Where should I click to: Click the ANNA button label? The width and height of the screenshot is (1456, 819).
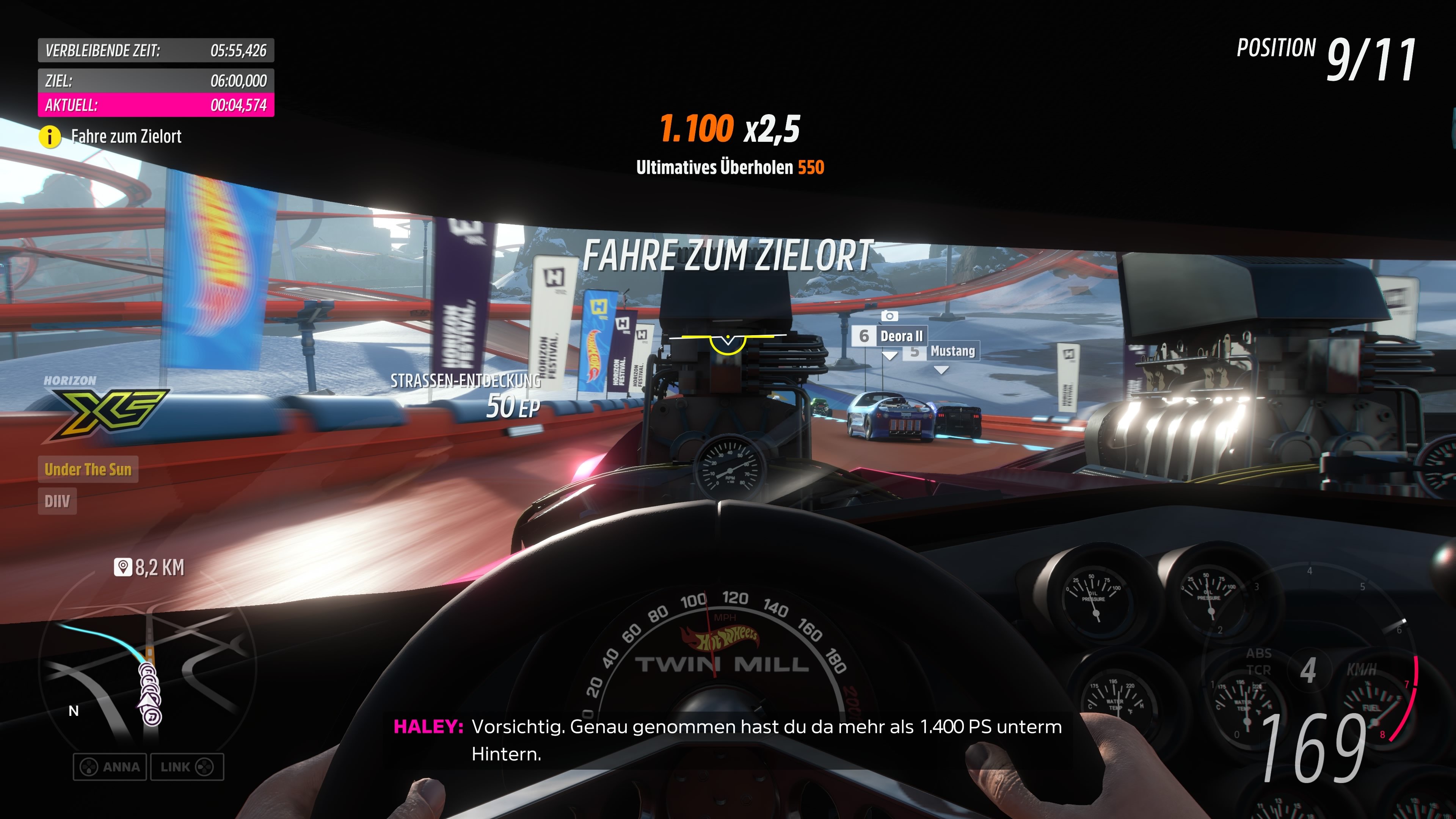[x=121, y=767]
